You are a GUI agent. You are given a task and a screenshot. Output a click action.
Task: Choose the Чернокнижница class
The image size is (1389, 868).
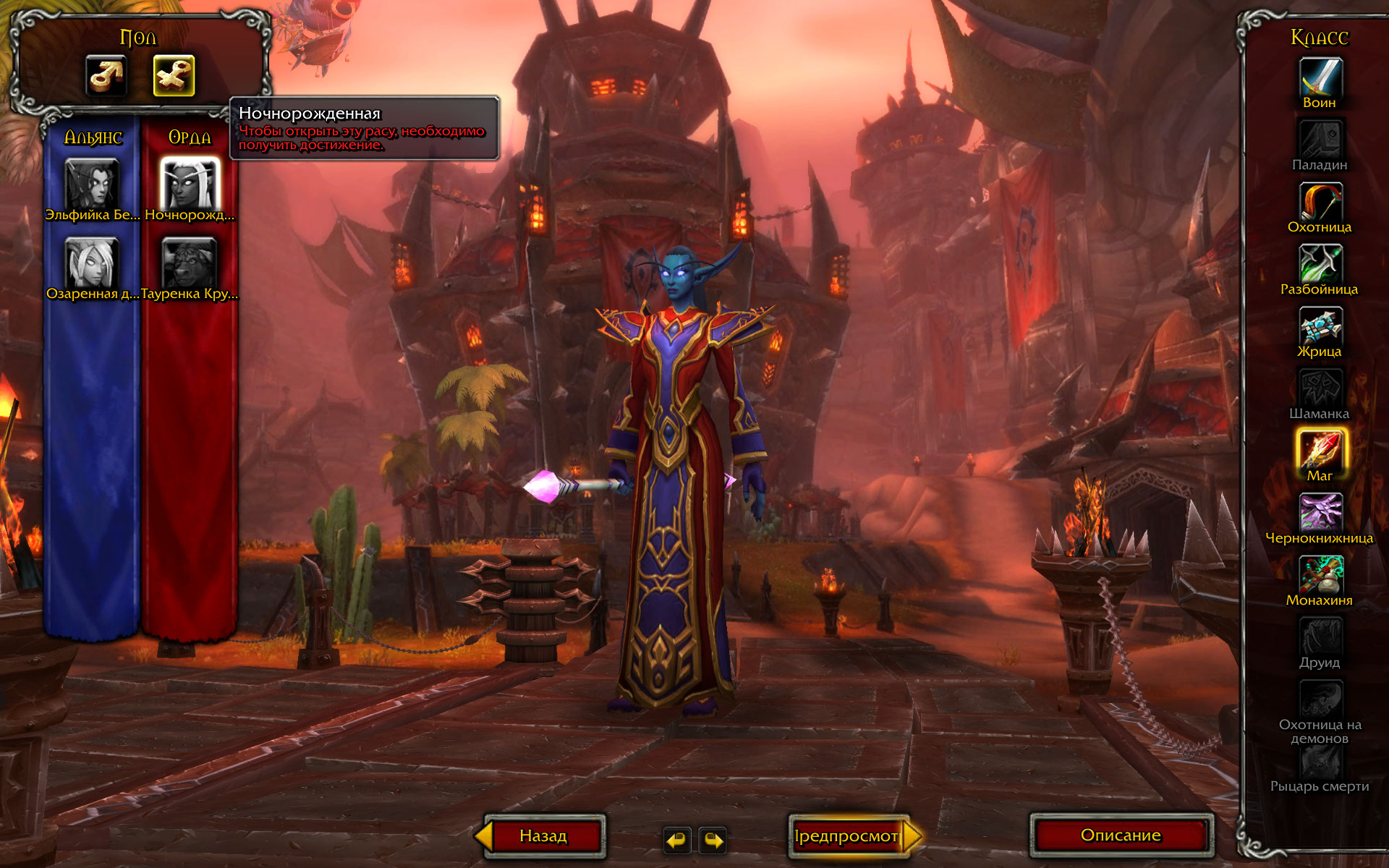(1320, 512)
